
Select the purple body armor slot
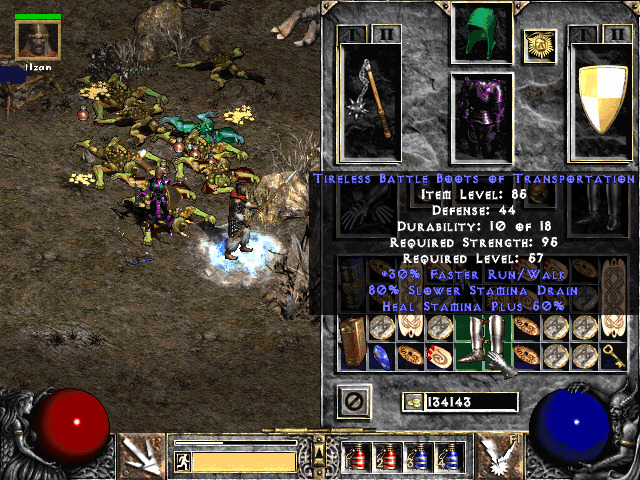pos(482,116)
